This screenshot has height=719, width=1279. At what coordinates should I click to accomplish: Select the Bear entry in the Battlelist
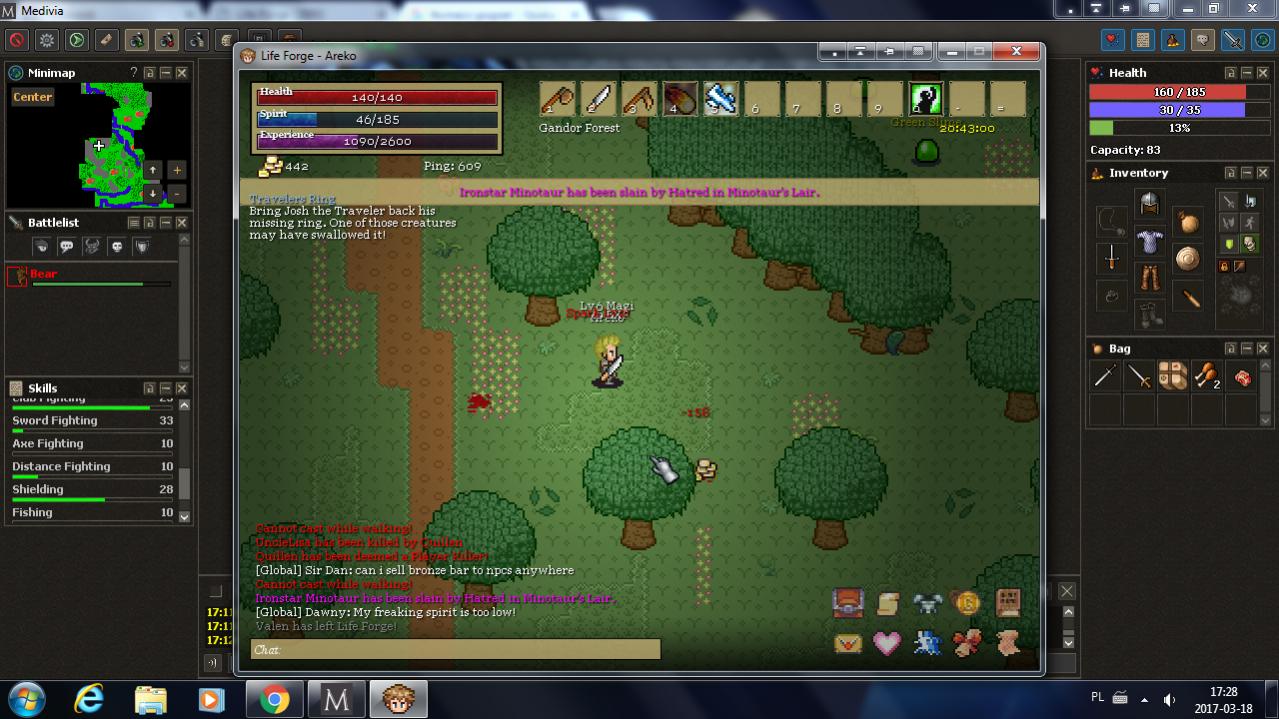pyautogui.click(x=44, y=274)
